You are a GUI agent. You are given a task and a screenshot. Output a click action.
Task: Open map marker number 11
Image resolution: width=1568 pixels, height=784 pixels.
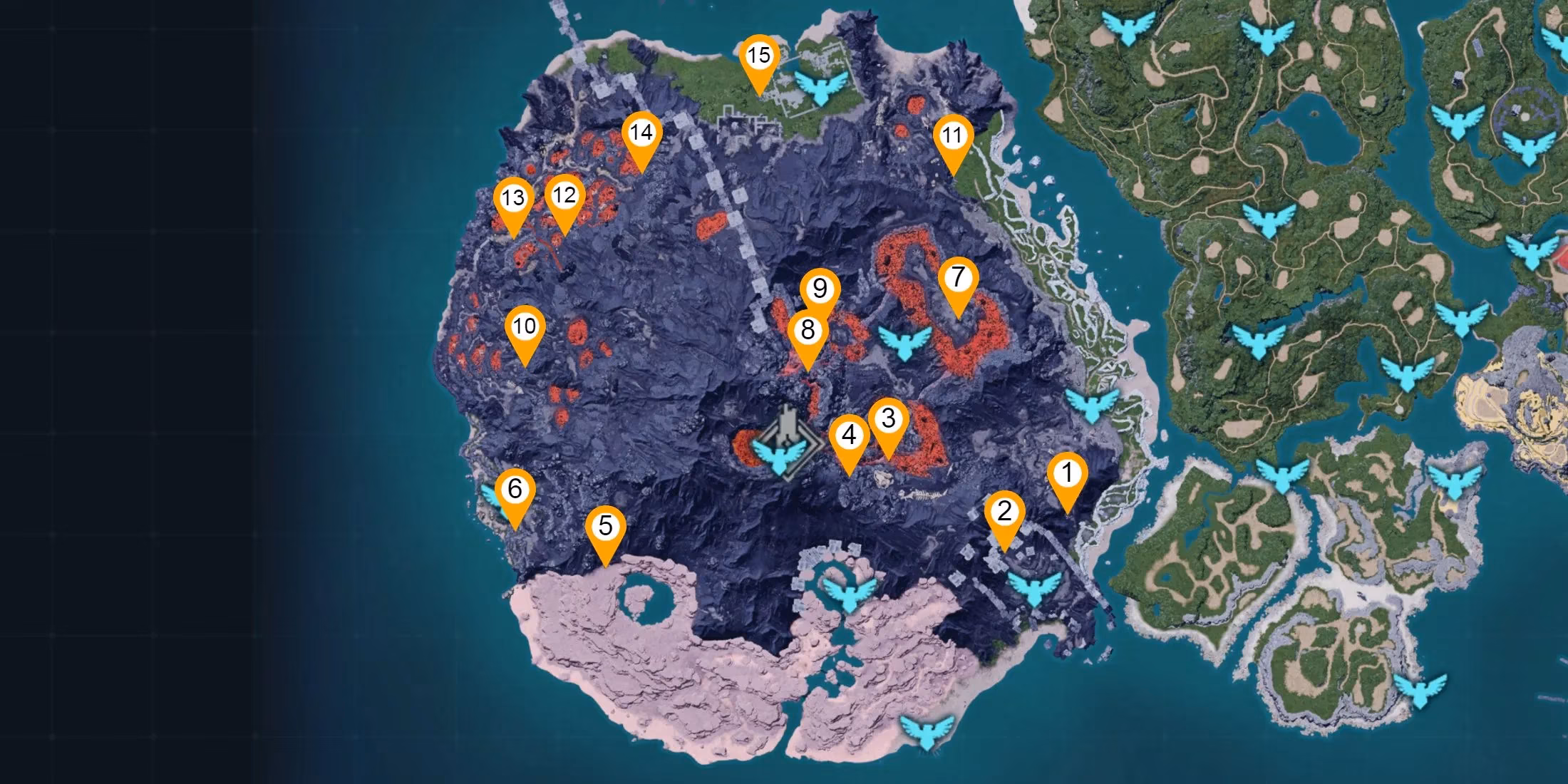952,135
